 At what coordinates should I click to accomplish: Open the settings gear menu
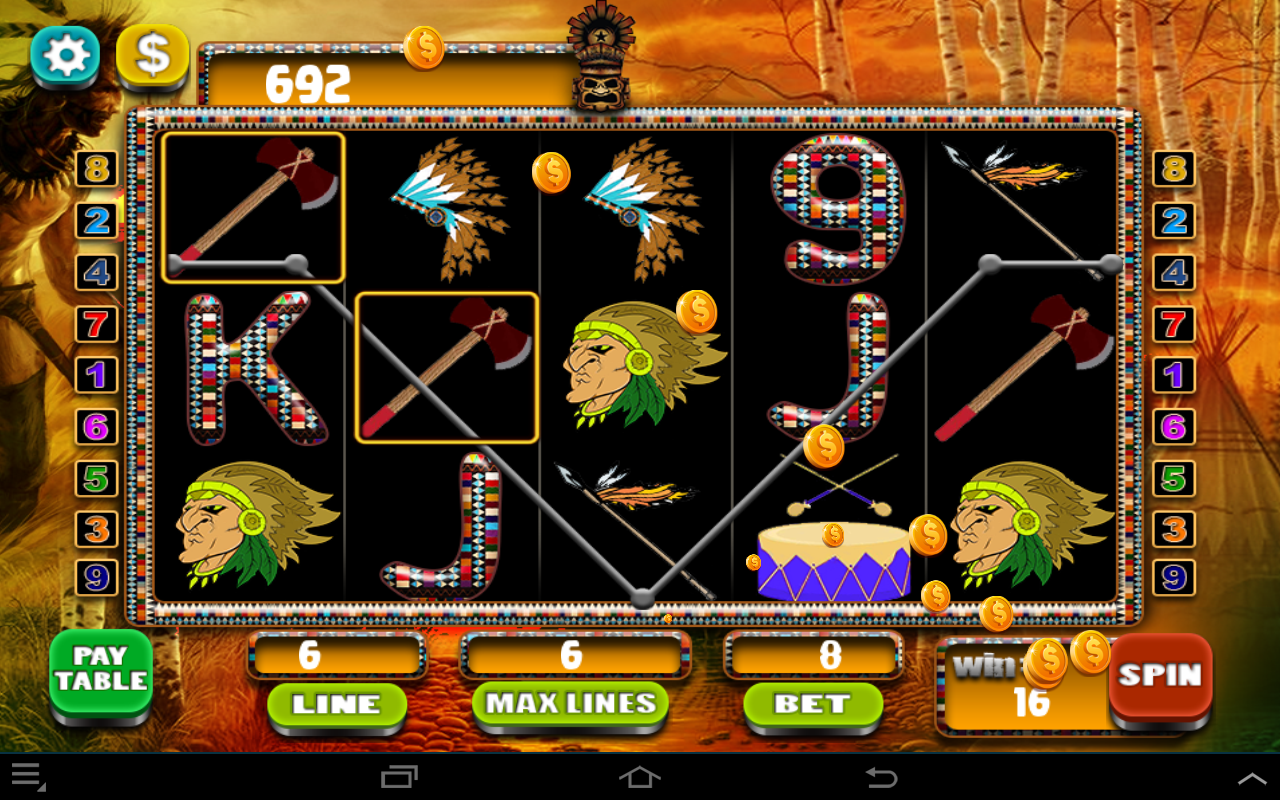pos(64,57)
